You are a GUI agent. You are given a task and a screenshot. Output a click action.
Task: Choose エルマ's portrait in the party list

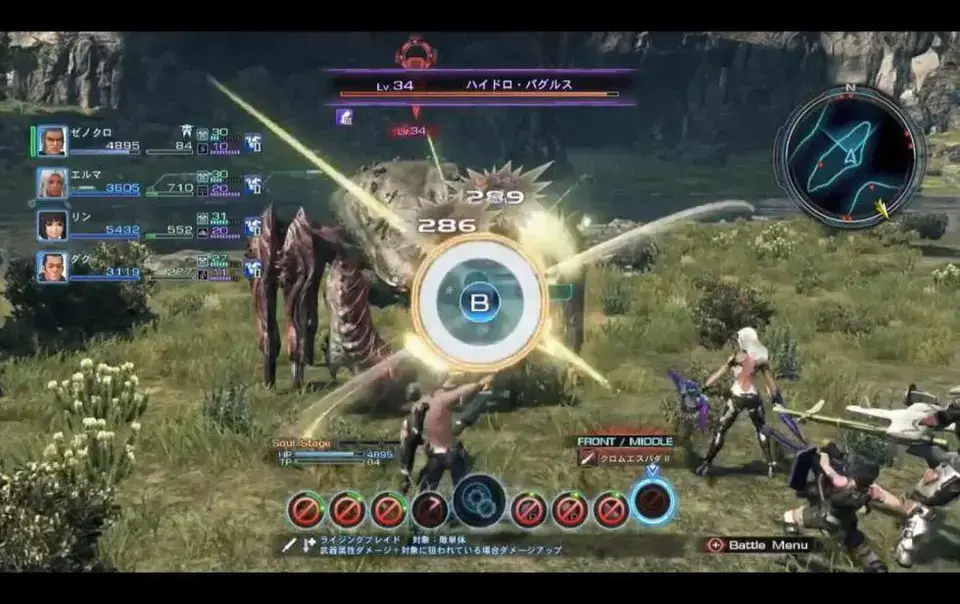tap(53, 183)
